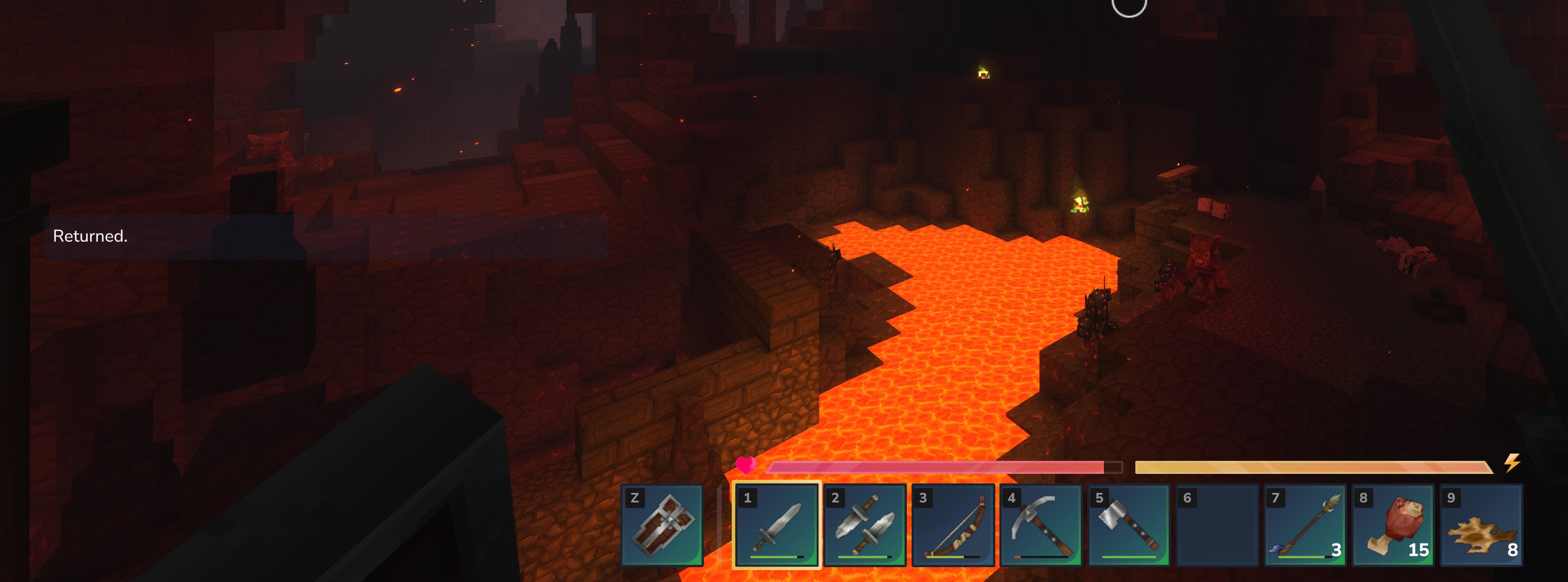
Task: Equip the iron sword in slot 1
Action: [x=776, y=525]
